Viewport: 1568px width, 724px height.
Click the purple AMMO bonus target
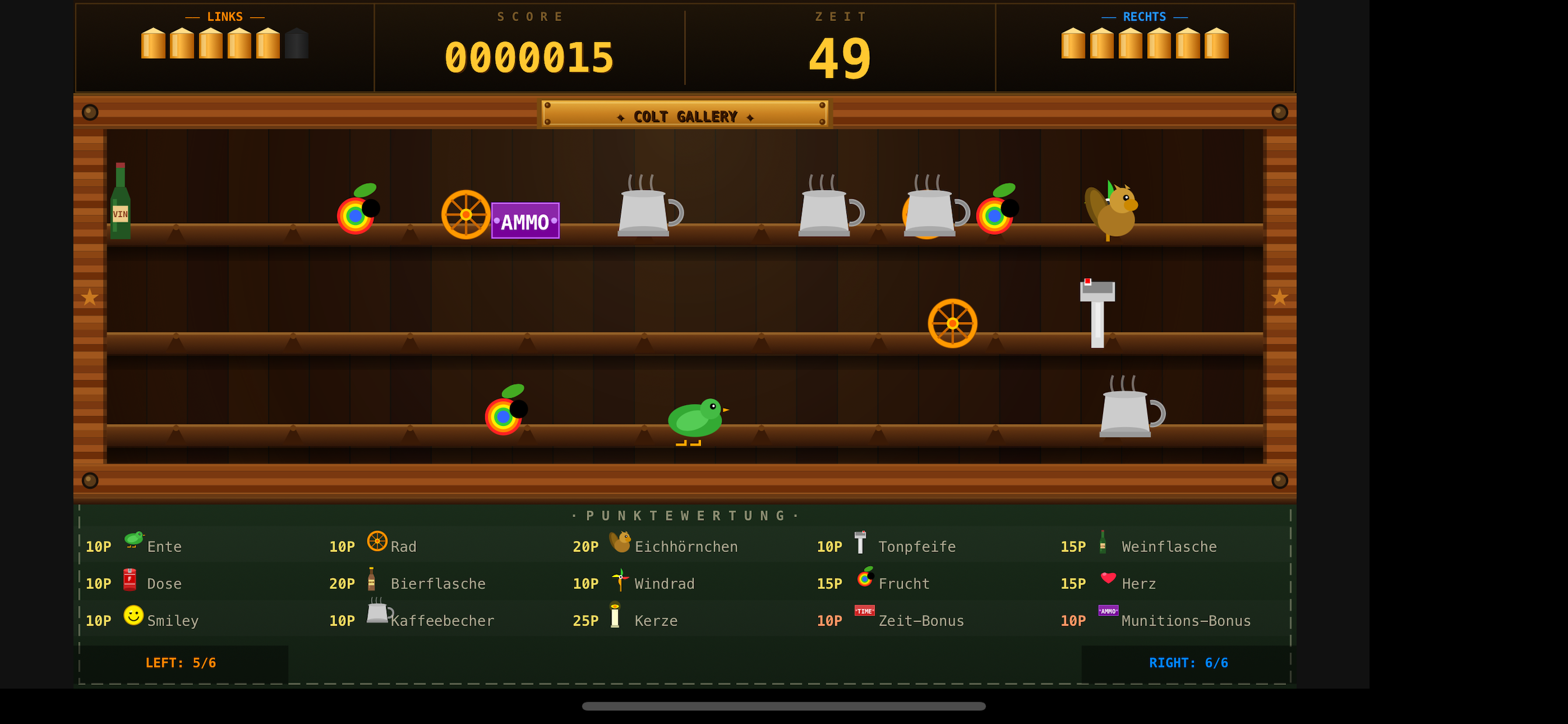click(526, 222)
